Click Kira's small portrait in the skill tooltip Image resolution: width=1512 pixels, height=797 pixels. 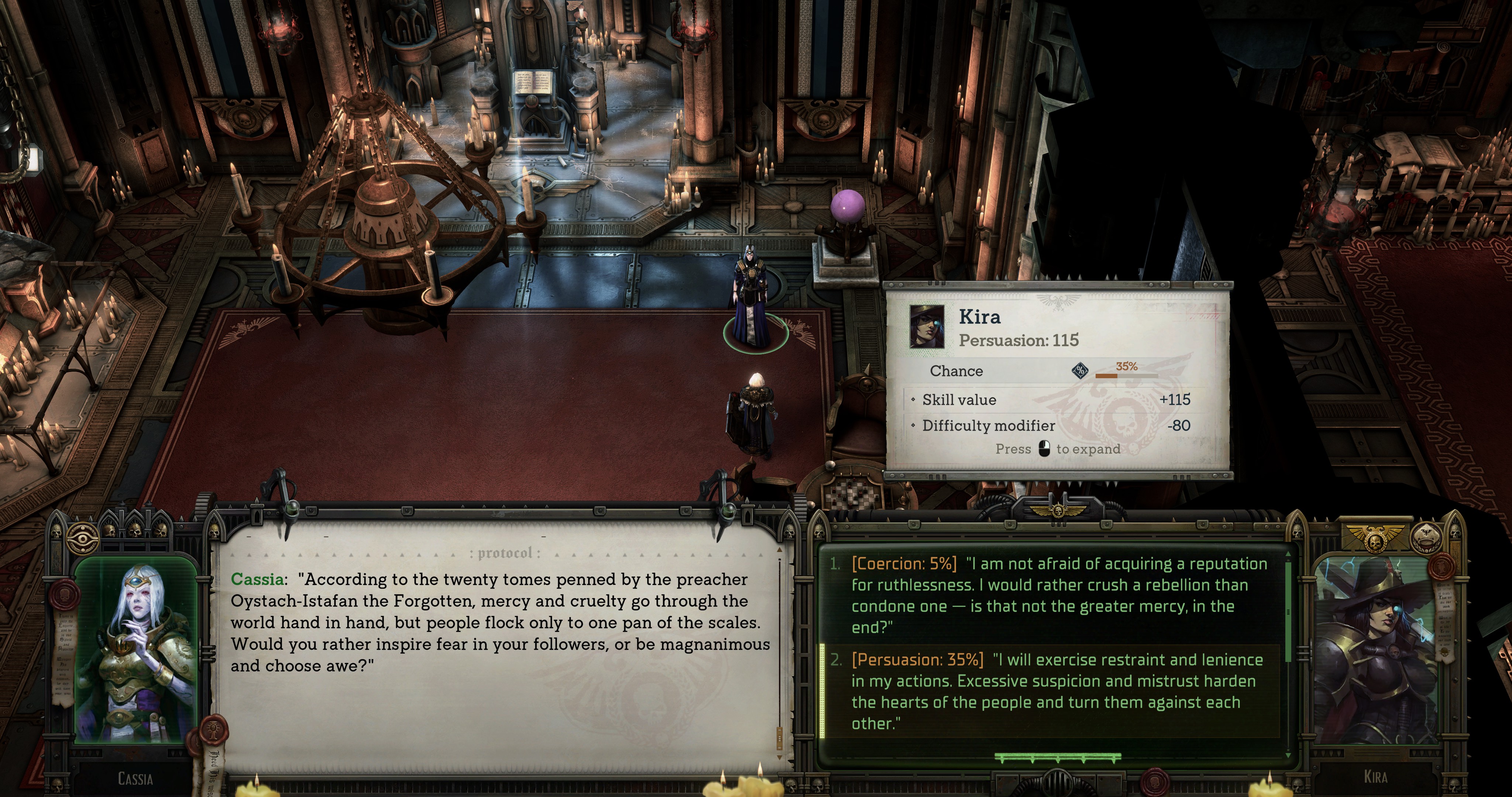(x=927, y=326)
